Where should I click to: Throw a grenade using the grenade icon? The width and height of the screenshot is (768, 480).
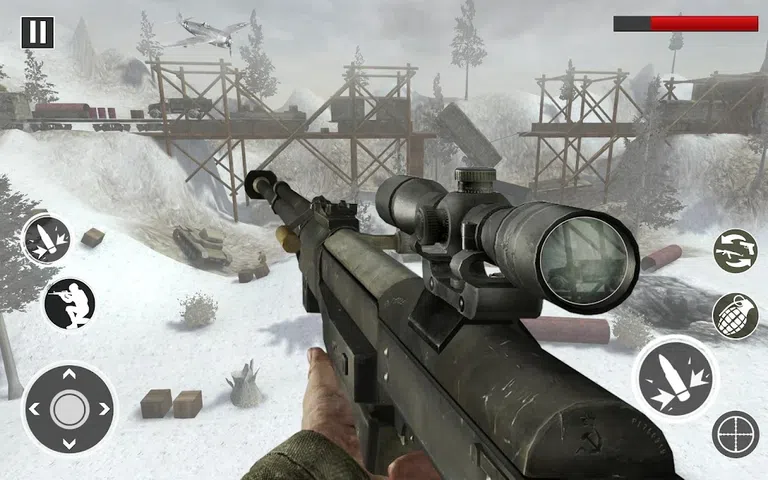coord(735,316)
